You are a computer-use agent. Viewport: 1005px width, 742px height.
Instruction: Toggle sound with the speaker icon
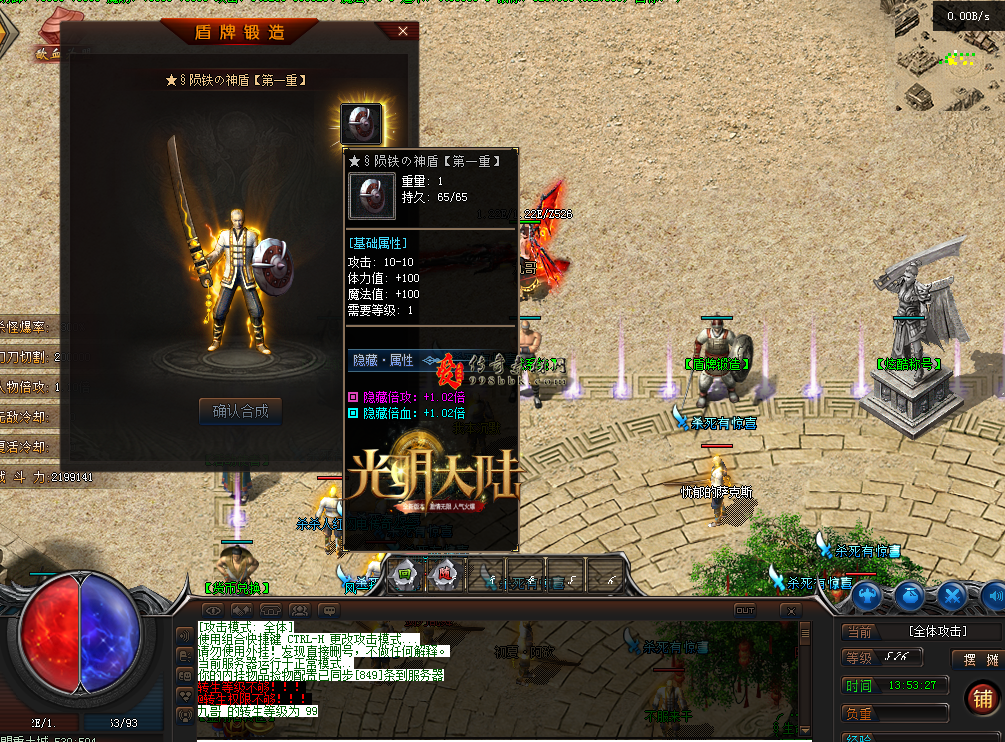coord(994,596)
